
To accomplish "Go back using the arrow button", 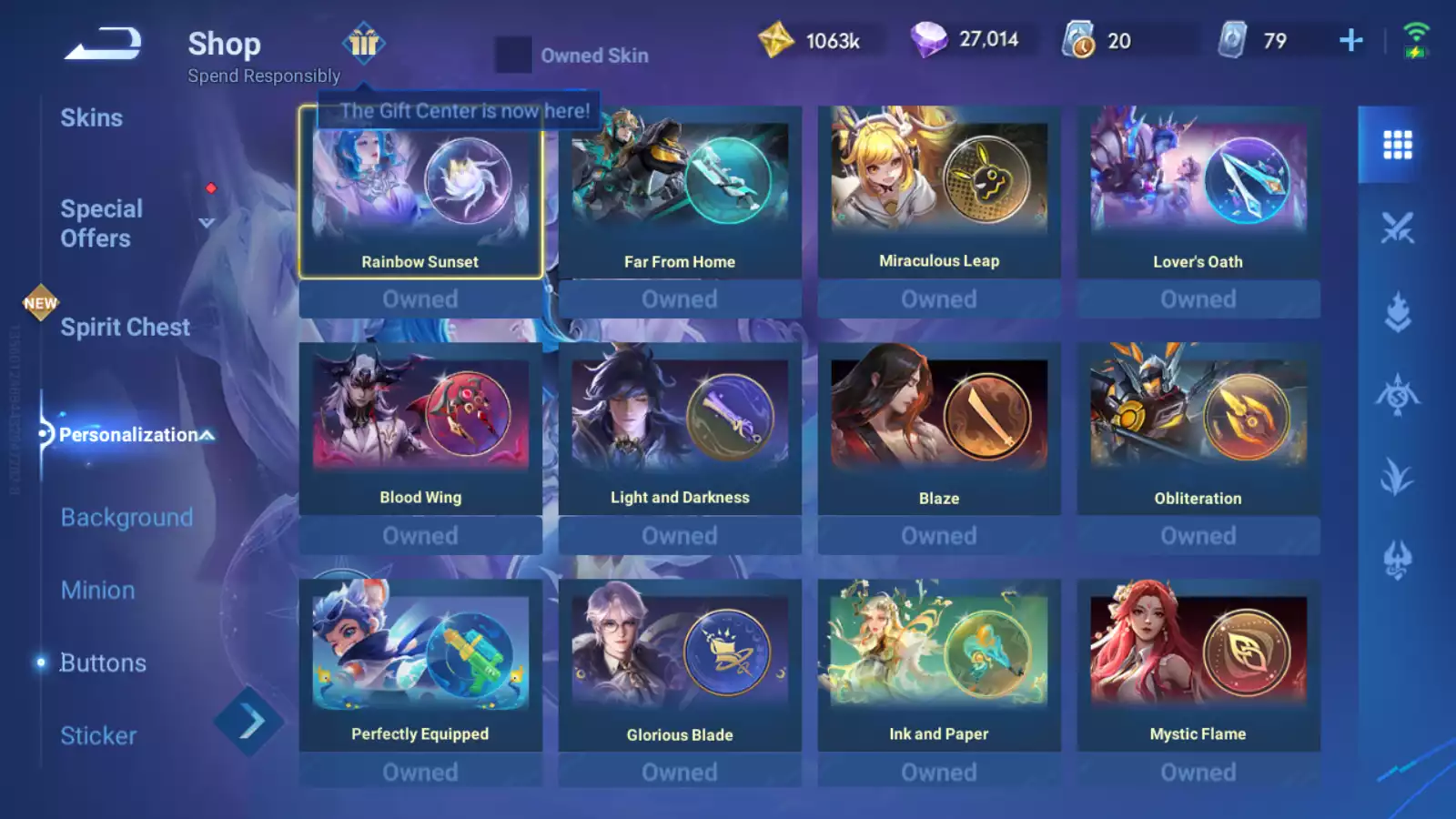I will (103, 44).
